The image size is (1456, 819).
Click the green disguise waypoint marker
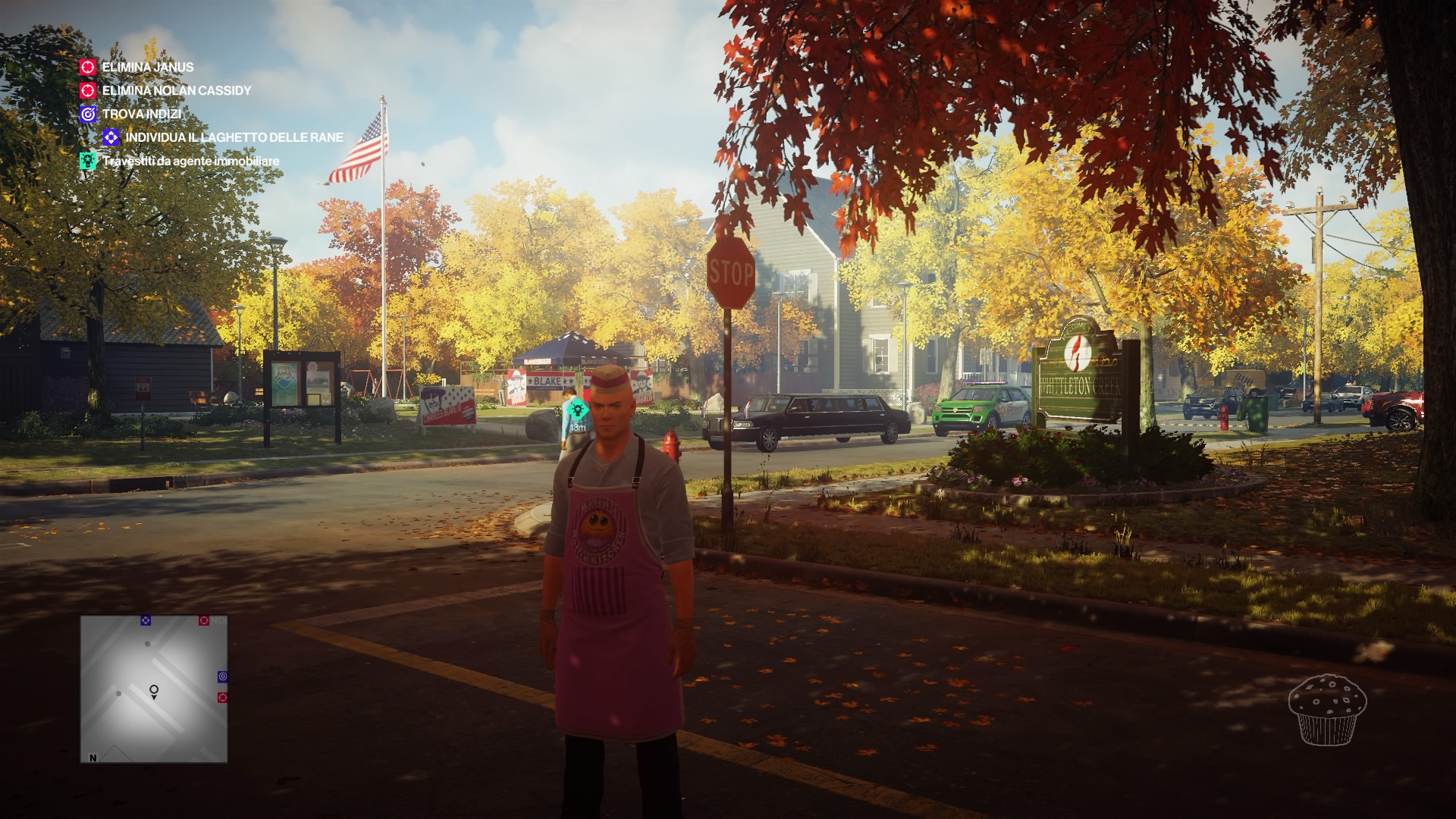coord(578,410)
